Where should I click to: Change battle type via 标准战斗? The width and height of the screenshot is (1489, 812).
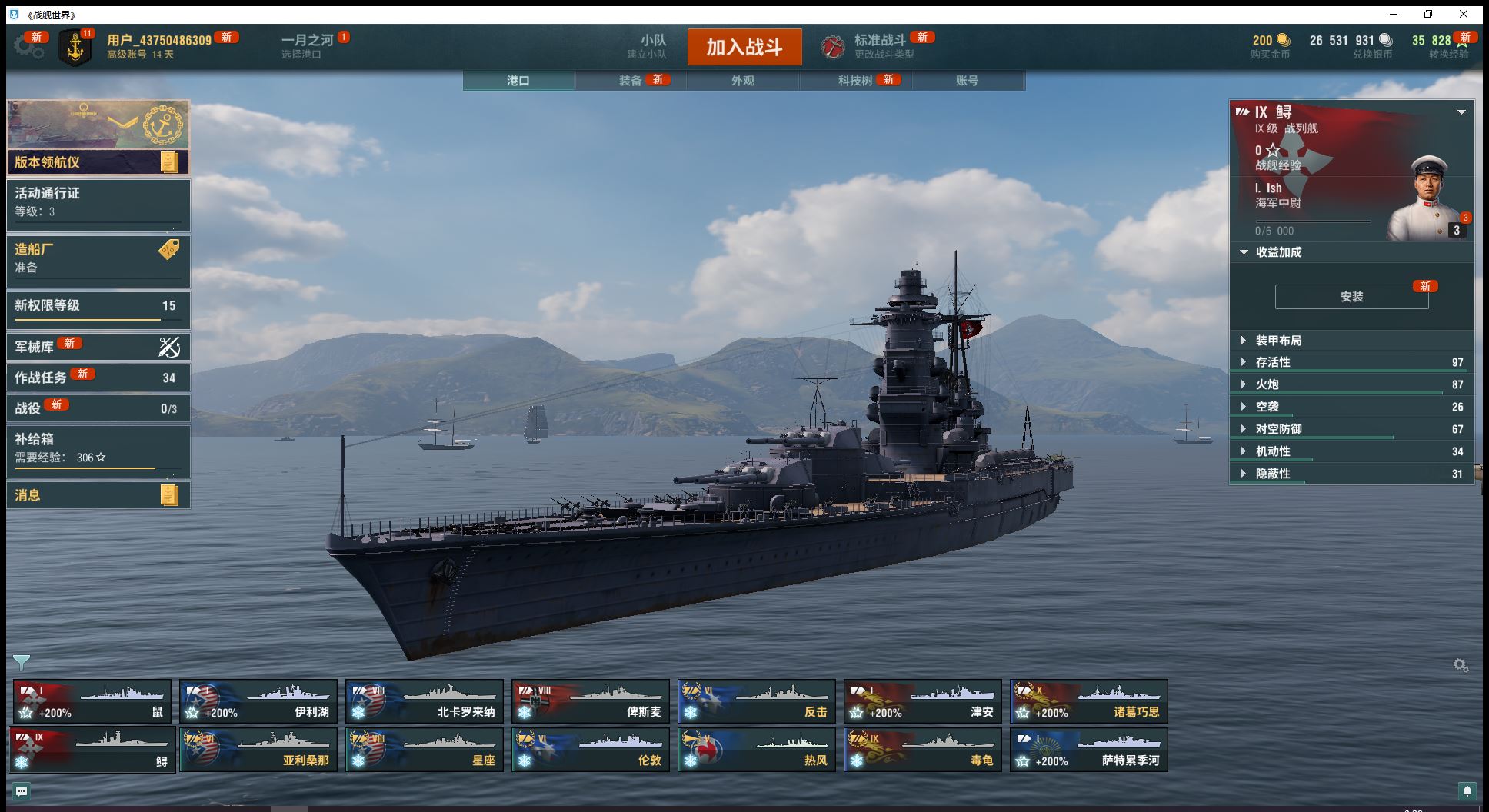pyautogui.click(x=879, y=46)
